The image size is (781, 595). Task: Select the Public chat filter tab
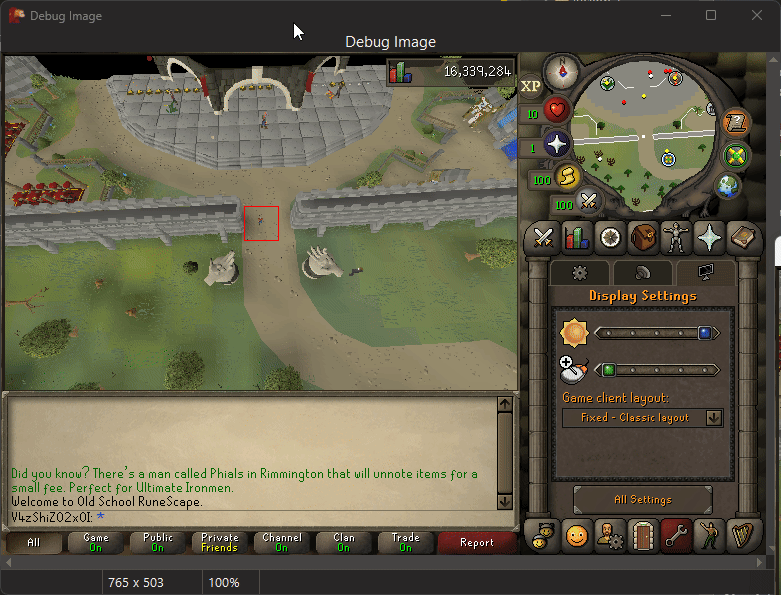click(x=158, y=542)
